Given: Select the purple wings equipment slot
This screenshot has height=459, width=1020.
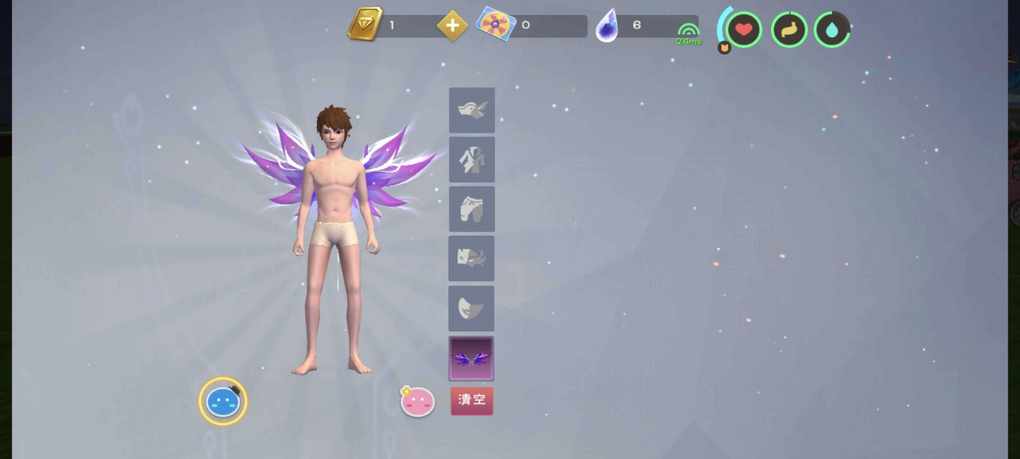Looking at the screenshot, I should tap(471, 357).
